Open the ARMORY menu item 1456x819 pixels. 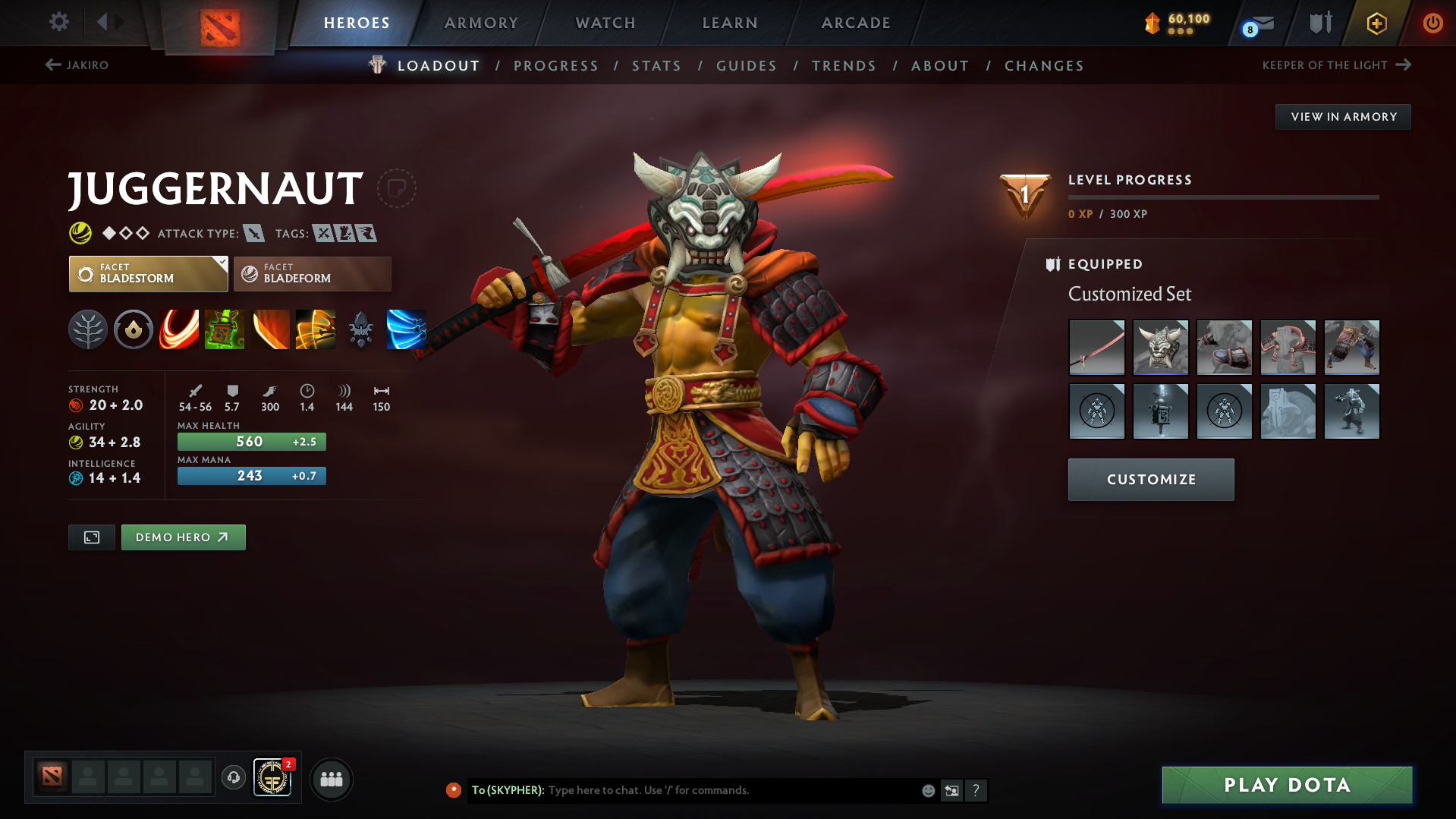click(481, 23)
